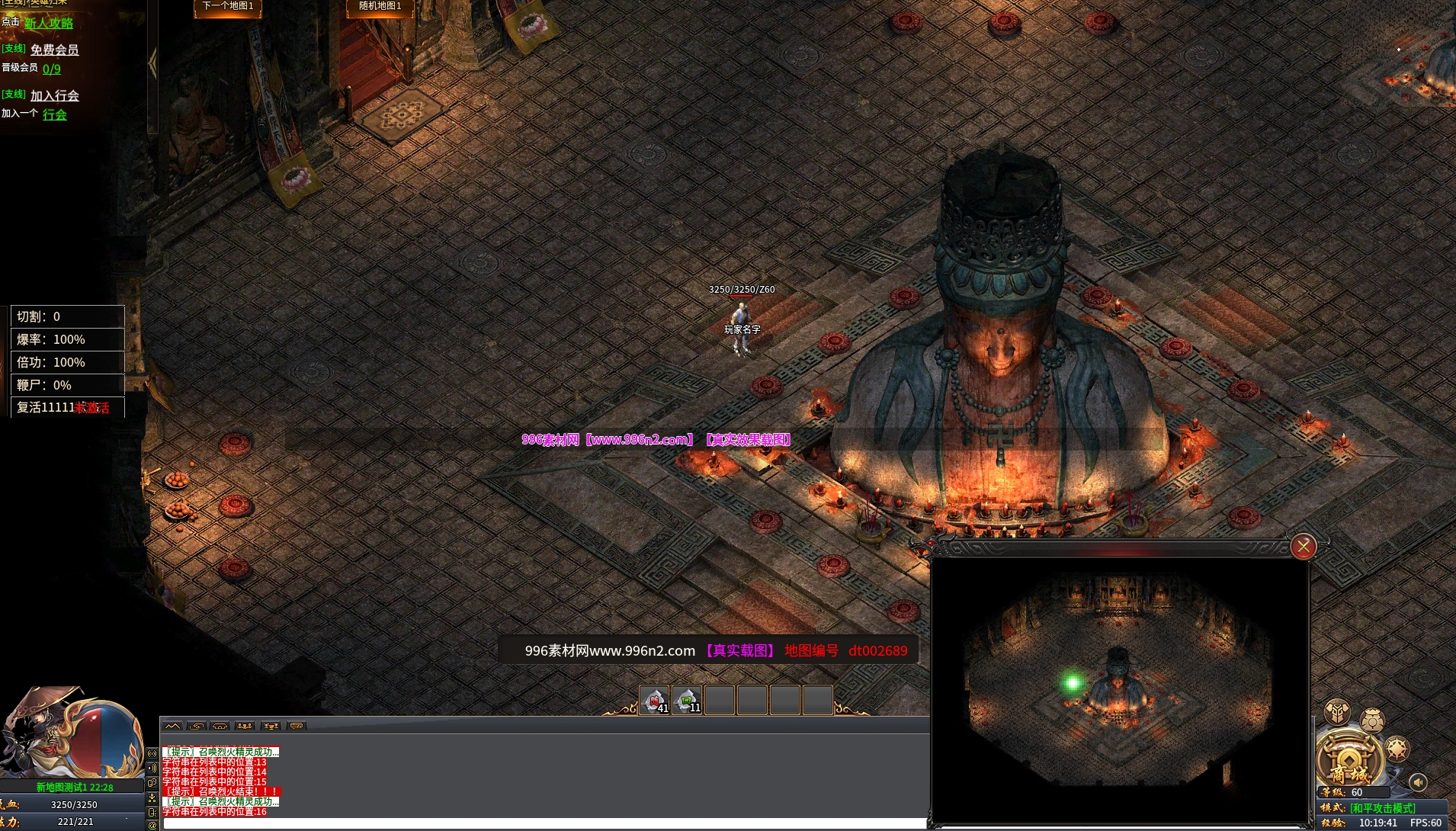Choose the @ chat channel button

(x=152, y=825)
